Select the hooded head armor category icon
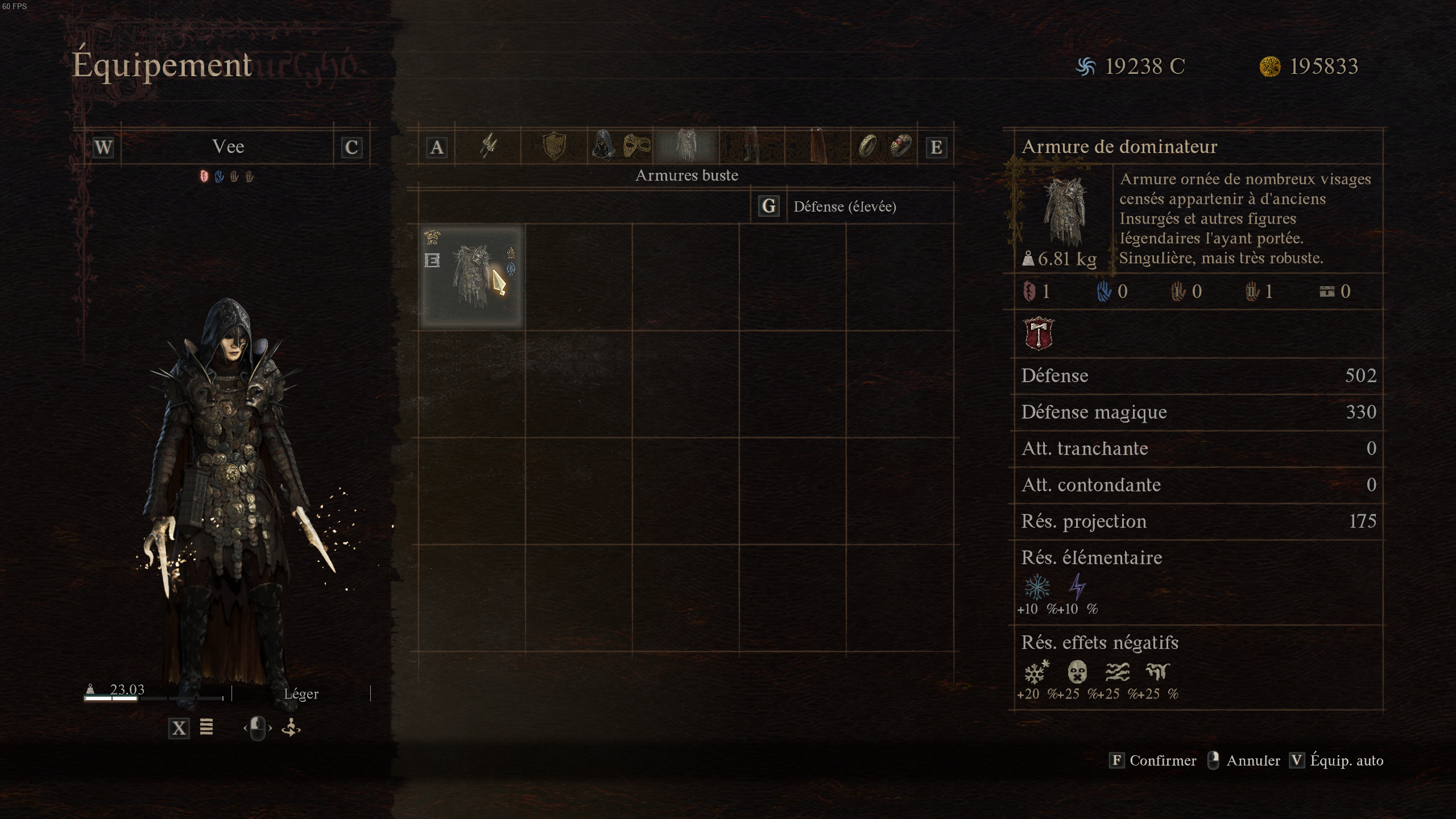 click(x=603, y=147)
